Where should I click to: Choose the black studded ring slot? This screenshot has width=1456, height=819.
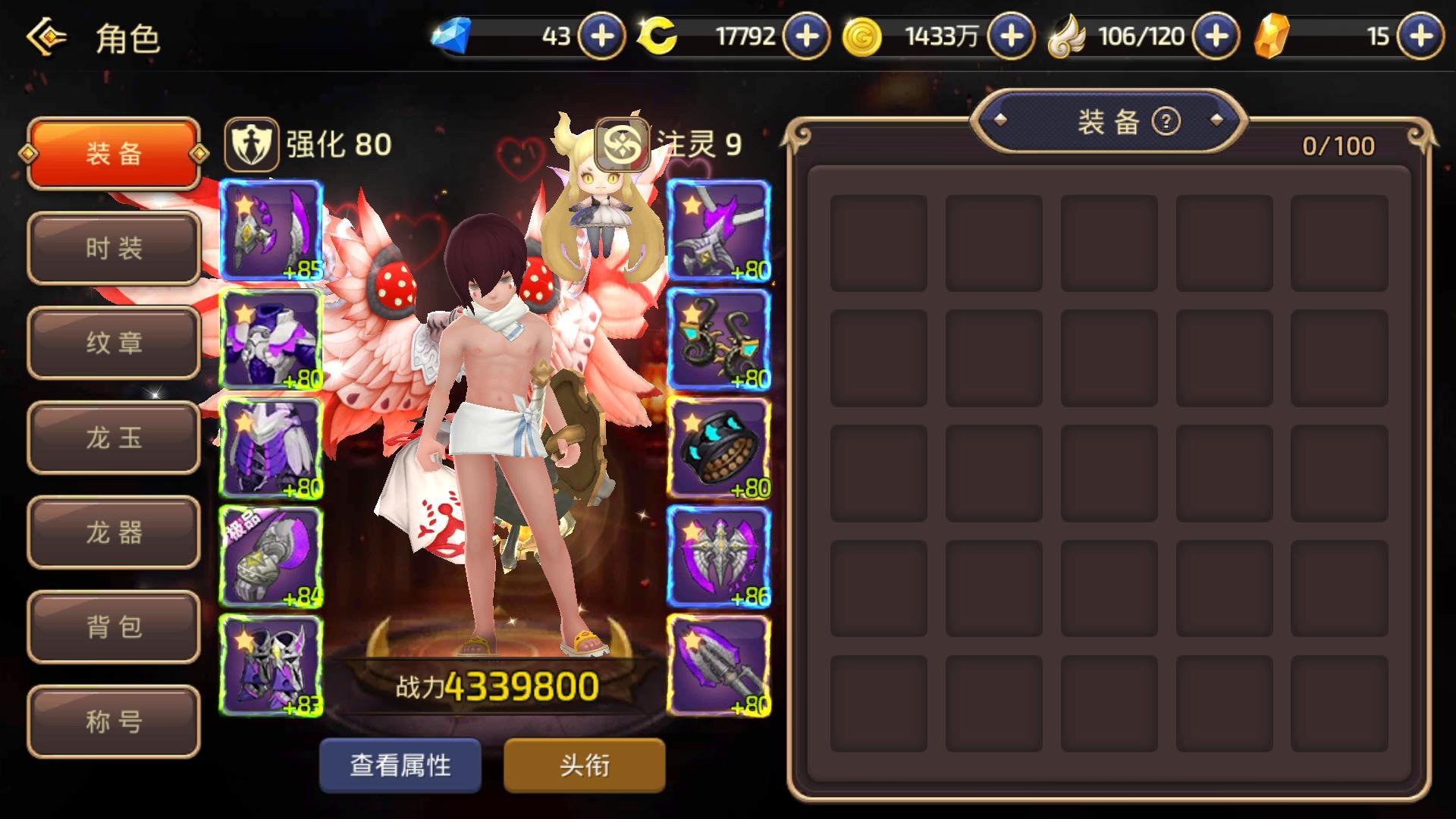tap(718, 448)
